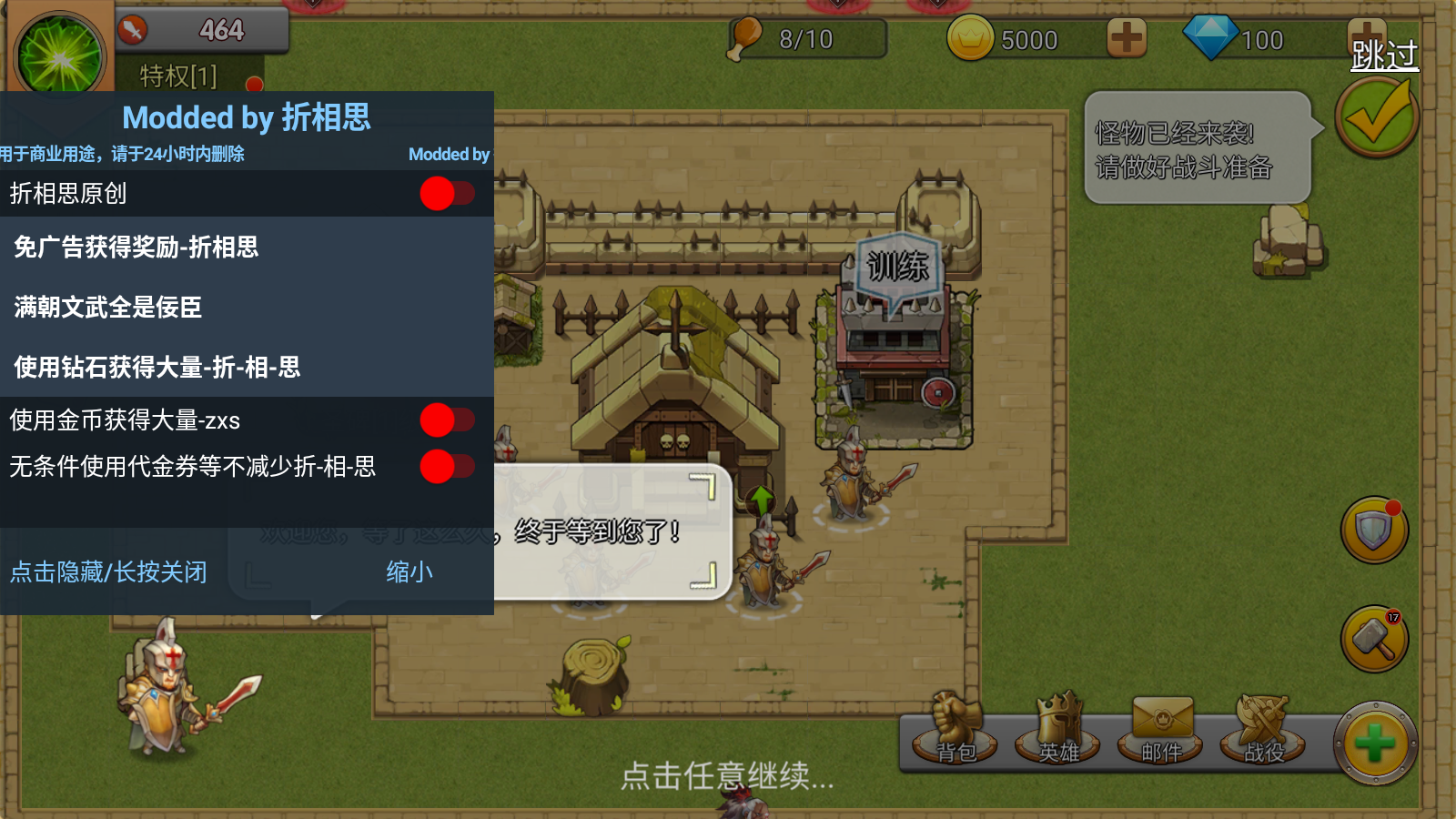This screenshot has height=819, width=1456.
Task: Open the 背包 backpack
Action: point(955,733)
